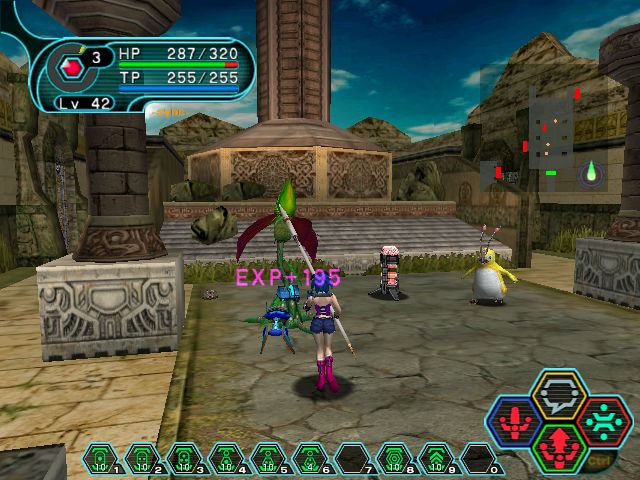Activate the green-bordered red arrow attack
This screenshot has height=480, width=640.
coord(559,446)
